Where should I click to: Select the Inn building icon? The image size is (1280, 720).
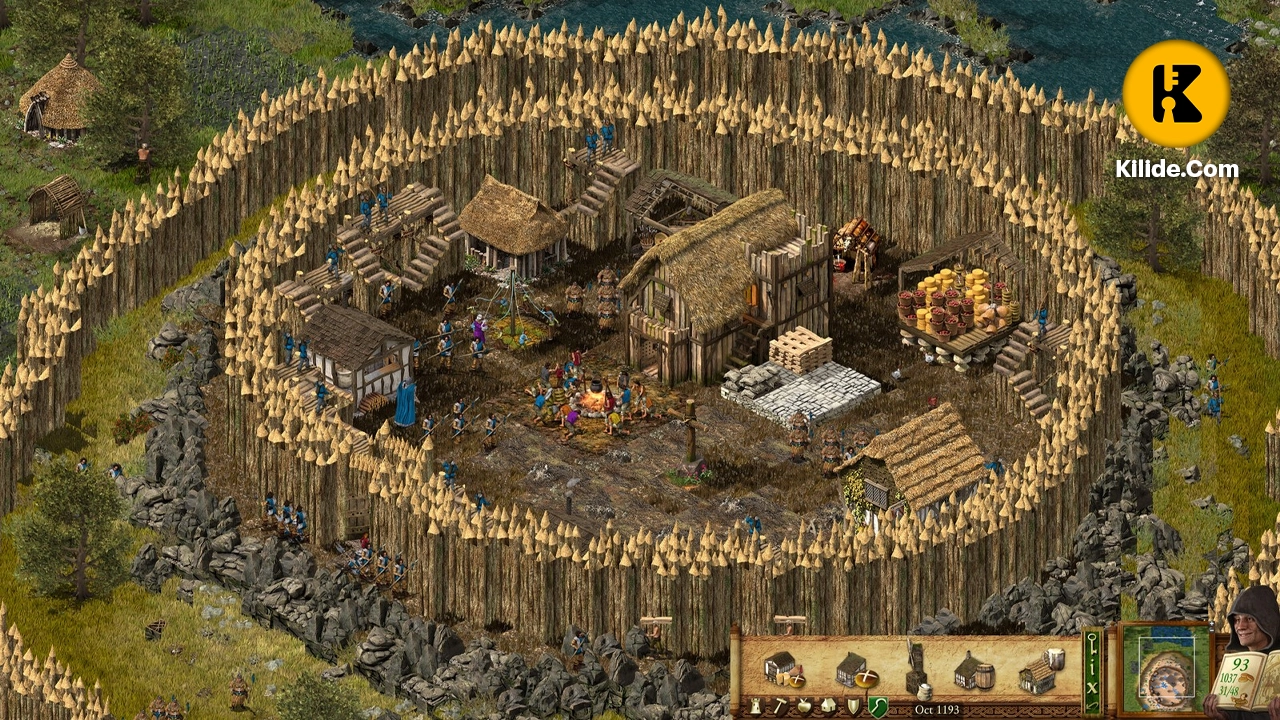pyautogui.click(x=1039, y=672)
